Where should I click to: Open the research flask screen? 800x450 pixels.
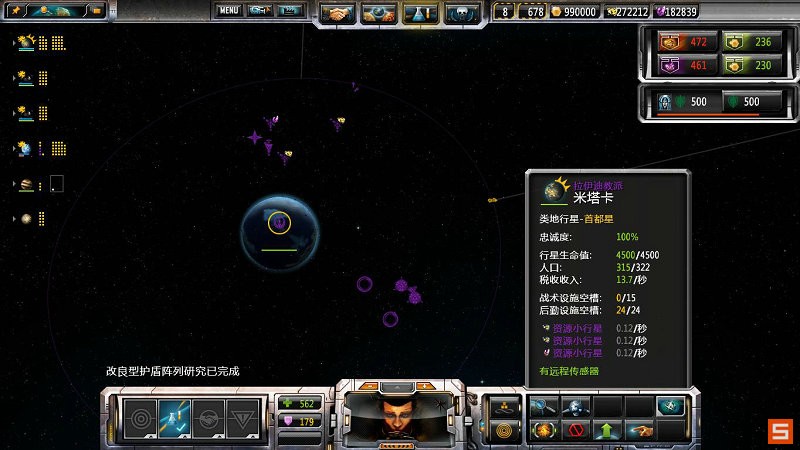tap(419, 14)
